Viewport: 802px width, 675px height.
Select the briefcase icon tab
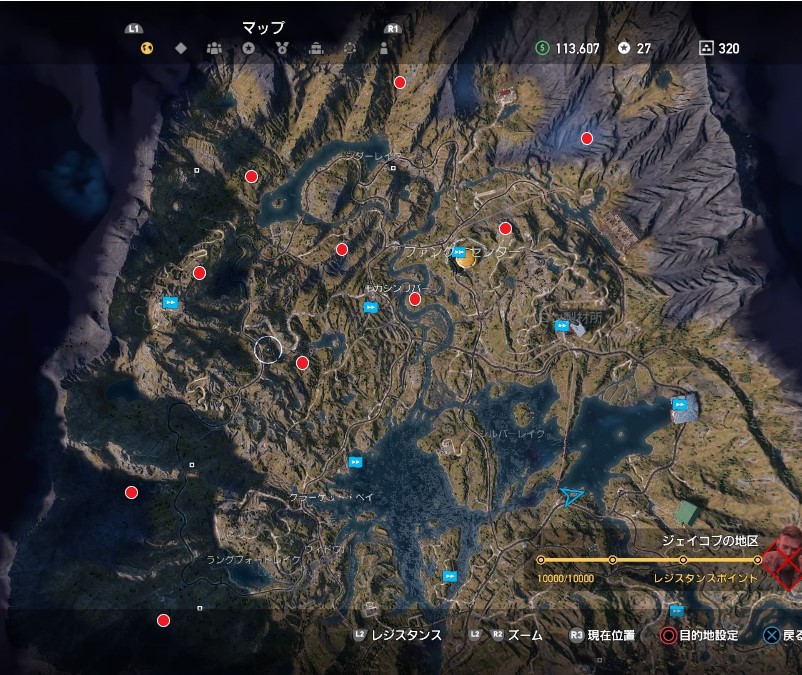pyautogui.click(x=316, y=48)
